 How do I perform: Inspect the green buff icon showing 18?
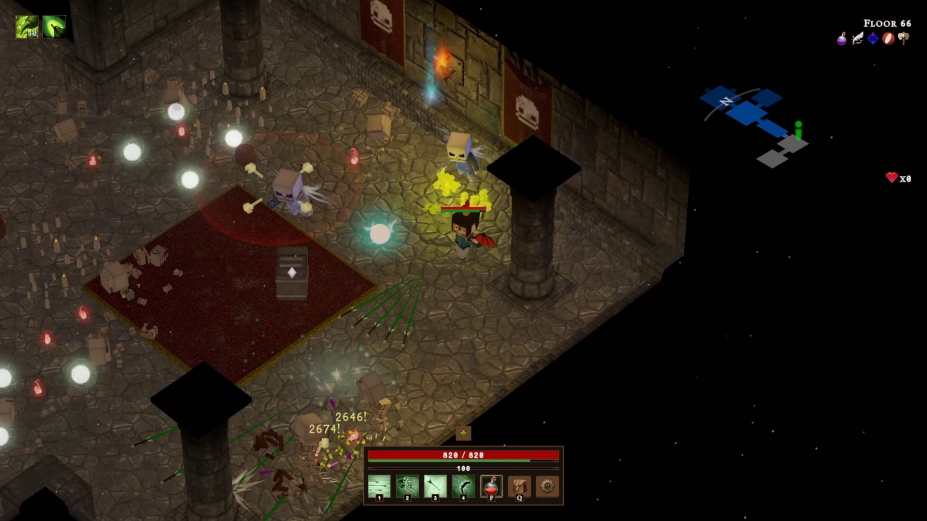pyautogui.click(x=27, y=26)
